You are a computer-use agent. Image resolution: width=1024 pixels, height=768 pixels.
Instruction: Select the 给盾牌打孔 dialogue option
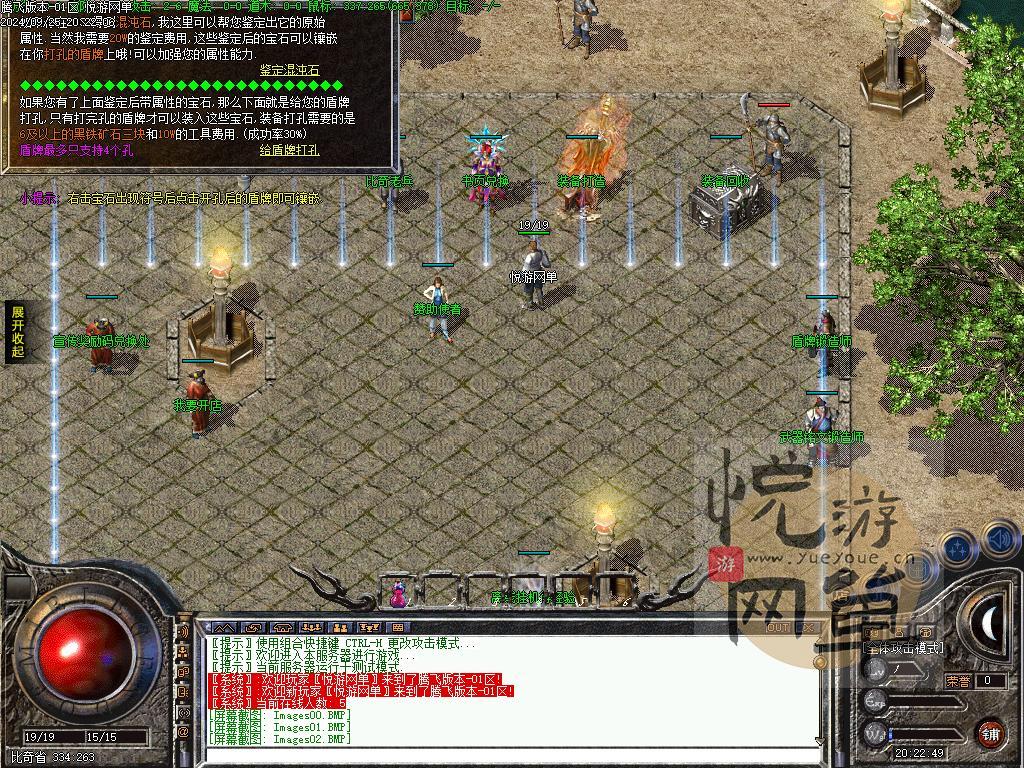289,150
